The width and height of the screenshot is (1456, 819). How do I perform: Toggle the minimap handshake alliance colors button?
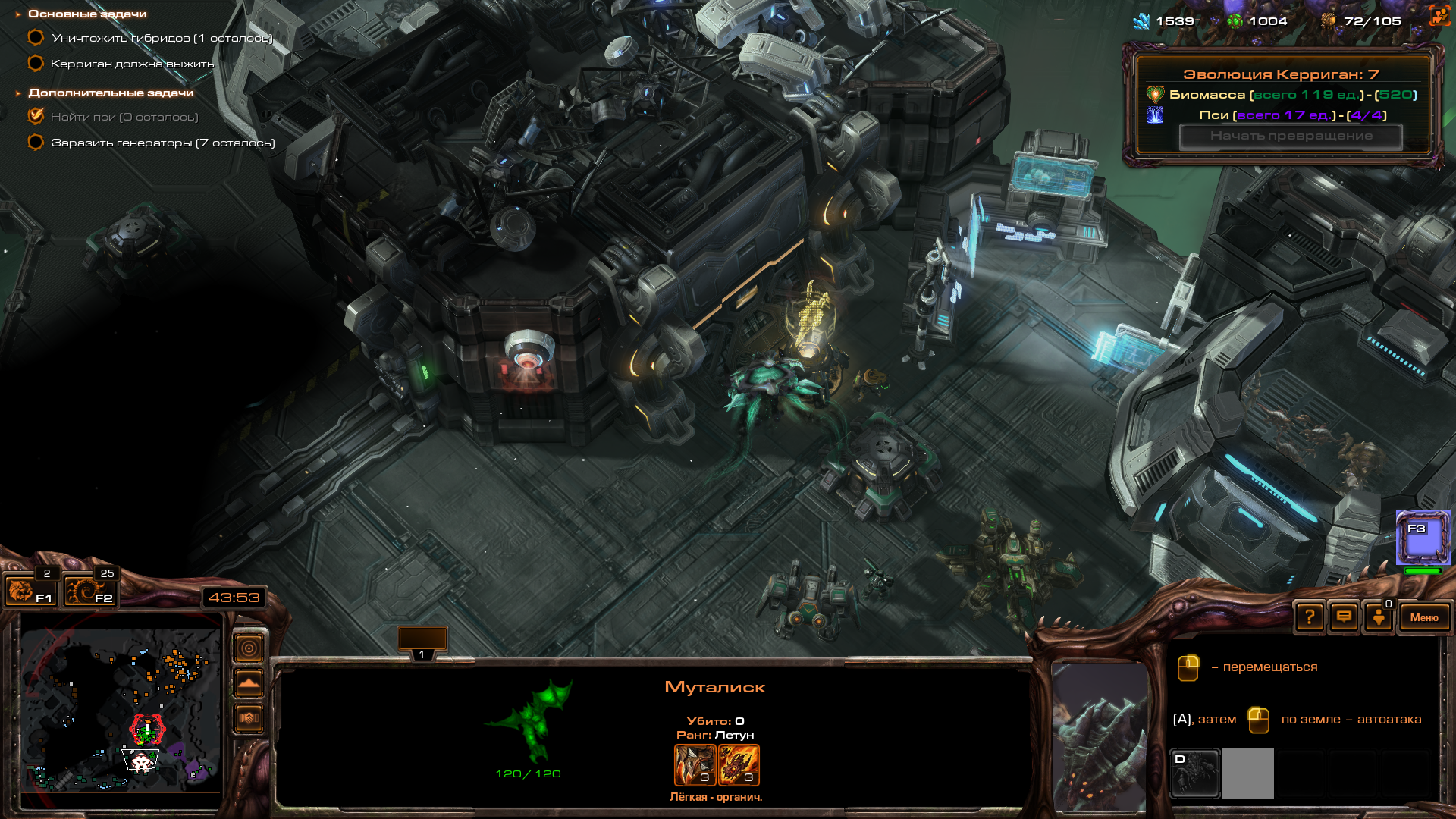pos(249,717)
